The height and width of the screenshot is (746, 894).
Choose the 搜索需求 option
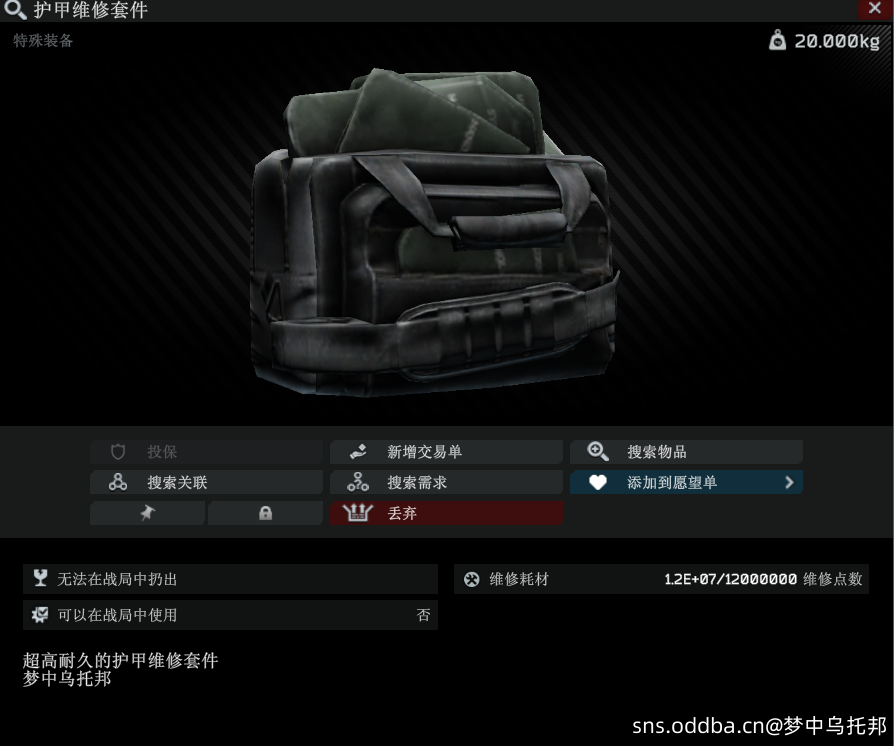446,483
